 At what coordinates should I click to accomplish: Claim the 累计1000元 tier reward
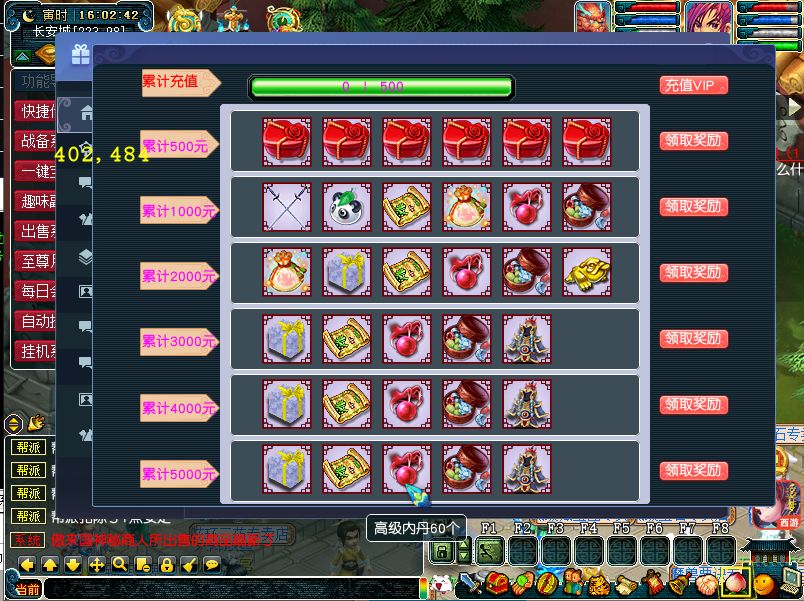click(693, 207)
